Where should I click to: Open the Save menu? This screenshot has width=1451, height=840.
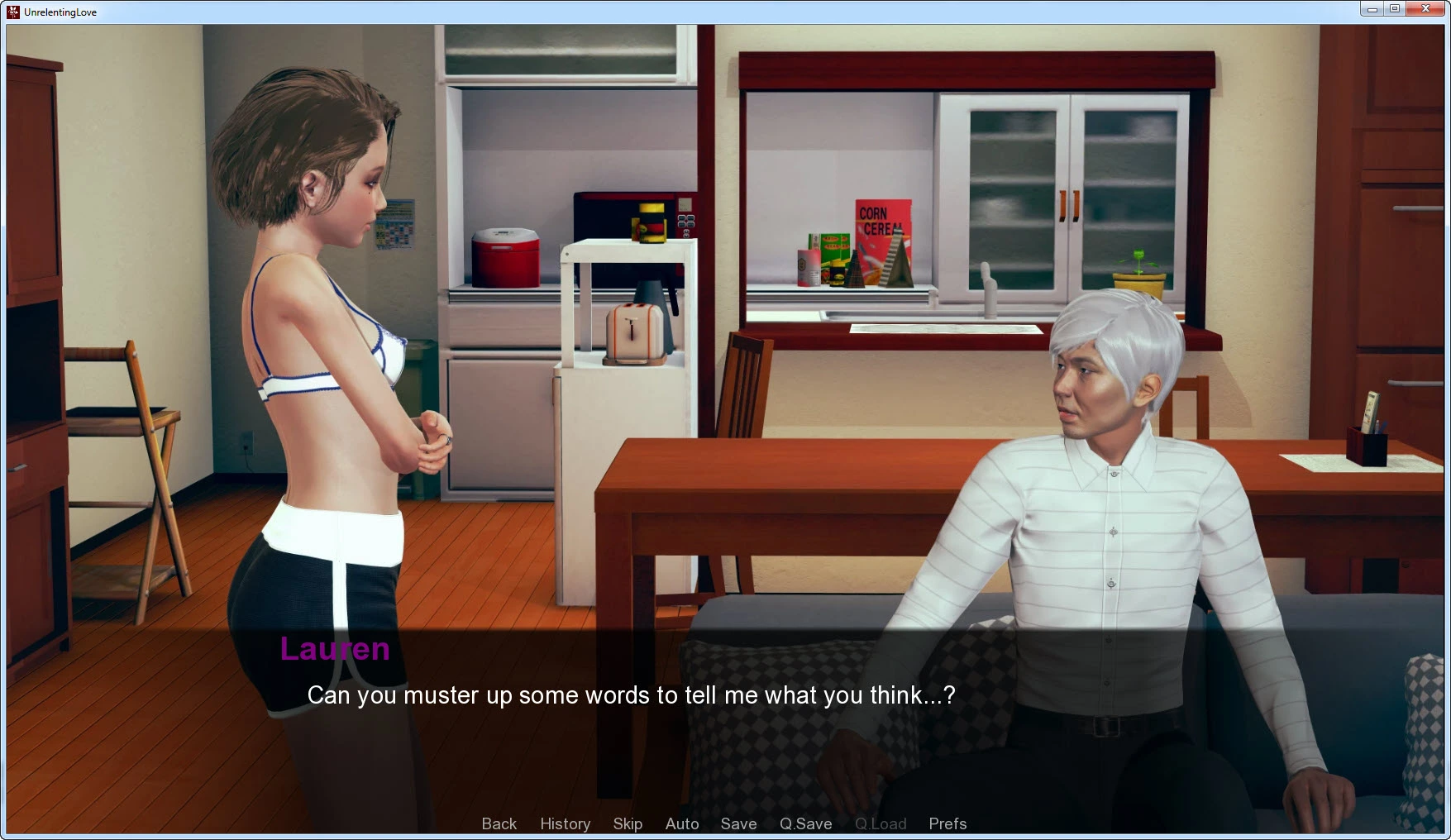point(738,823)
